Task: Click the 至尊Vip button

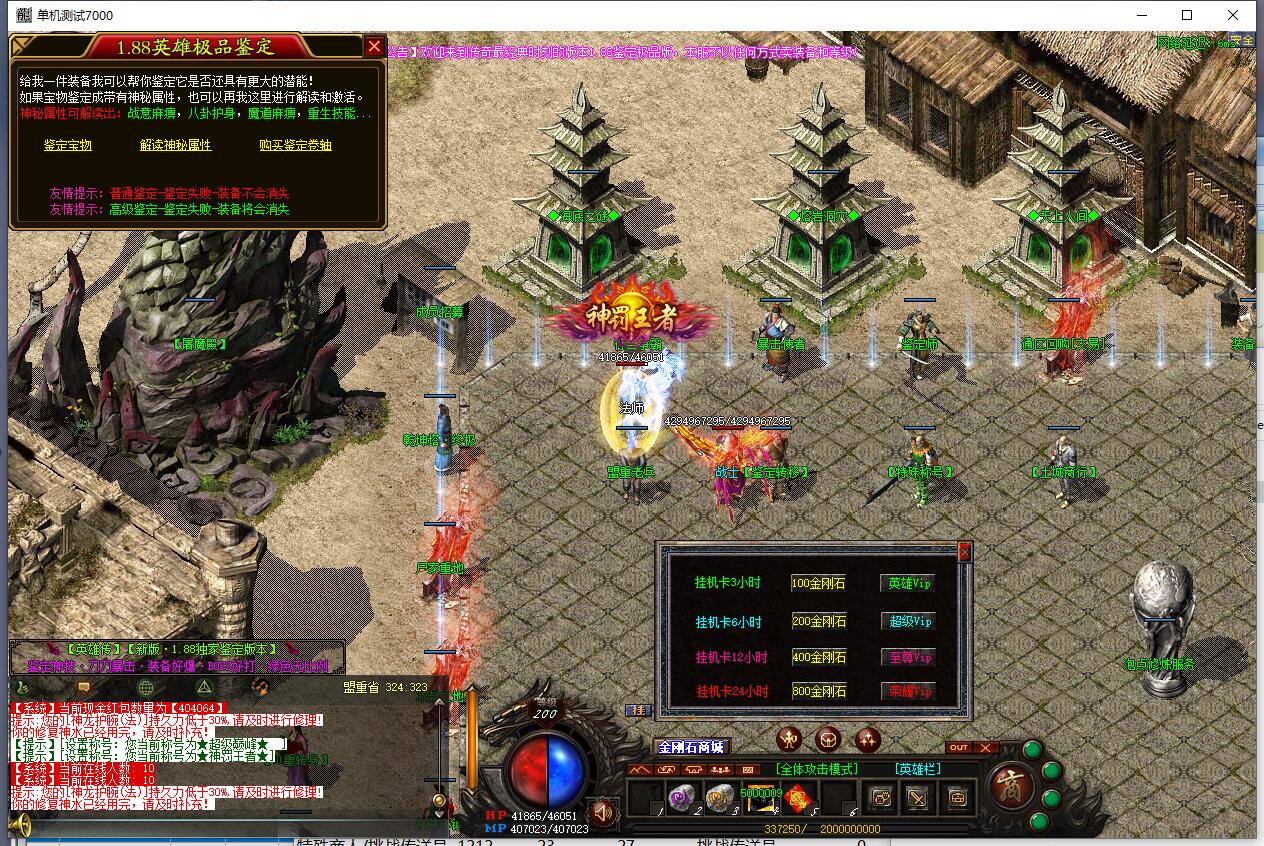Action: tap(909, 657)
